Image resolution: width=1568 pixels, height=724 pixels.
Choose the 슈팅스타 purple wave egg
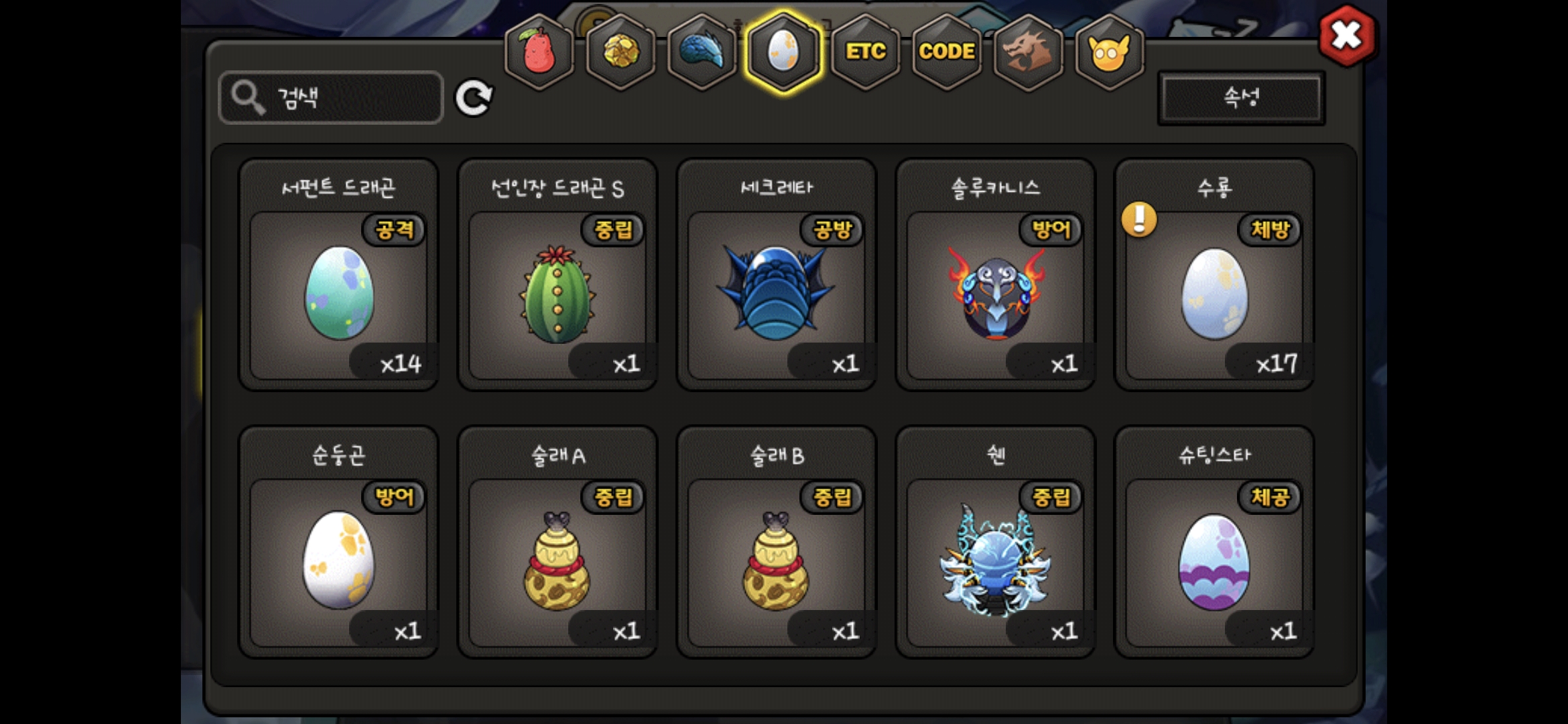coord(1214,560)
